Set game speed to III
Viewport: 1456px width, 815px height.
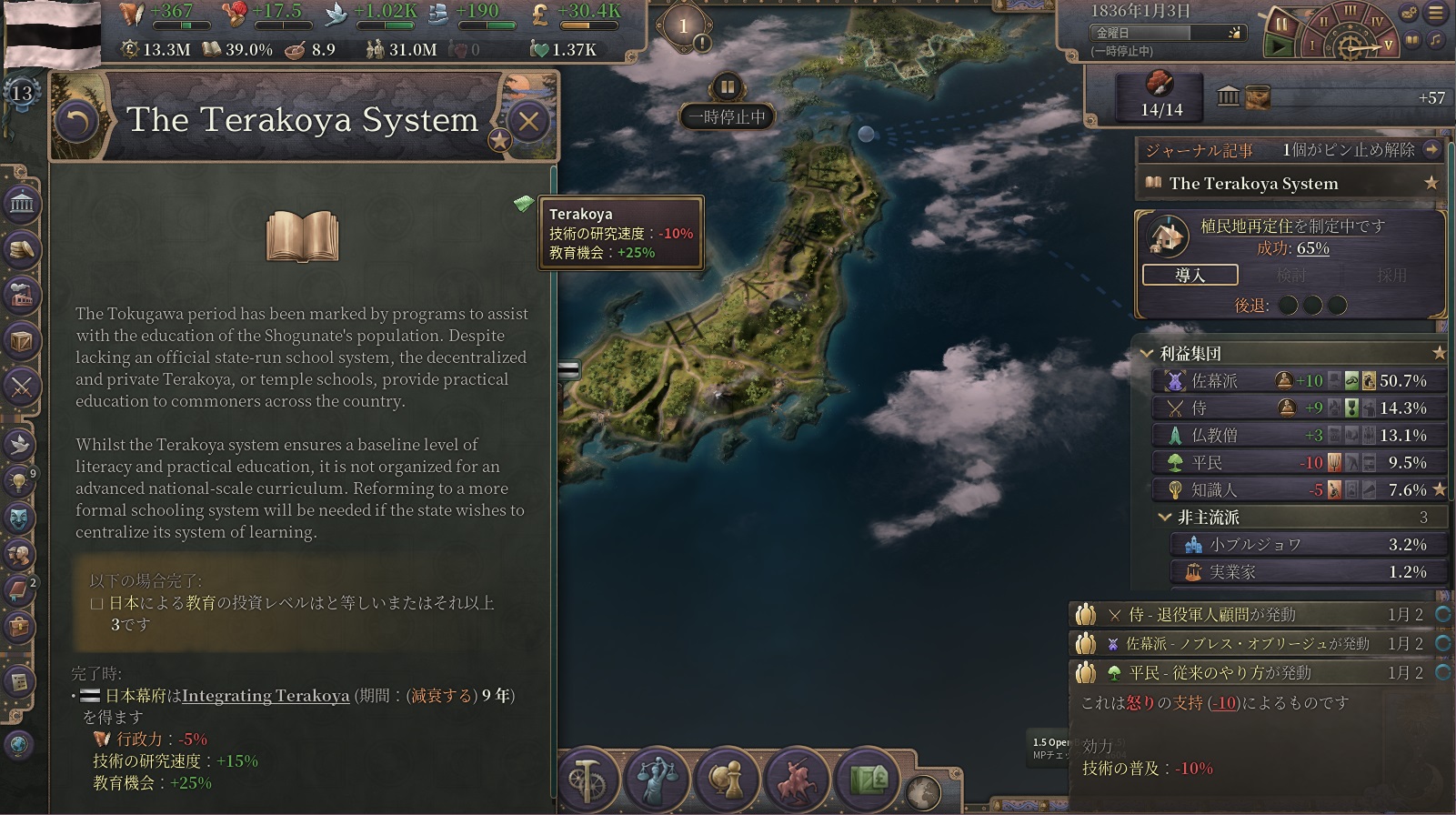tap(1351, 12)
